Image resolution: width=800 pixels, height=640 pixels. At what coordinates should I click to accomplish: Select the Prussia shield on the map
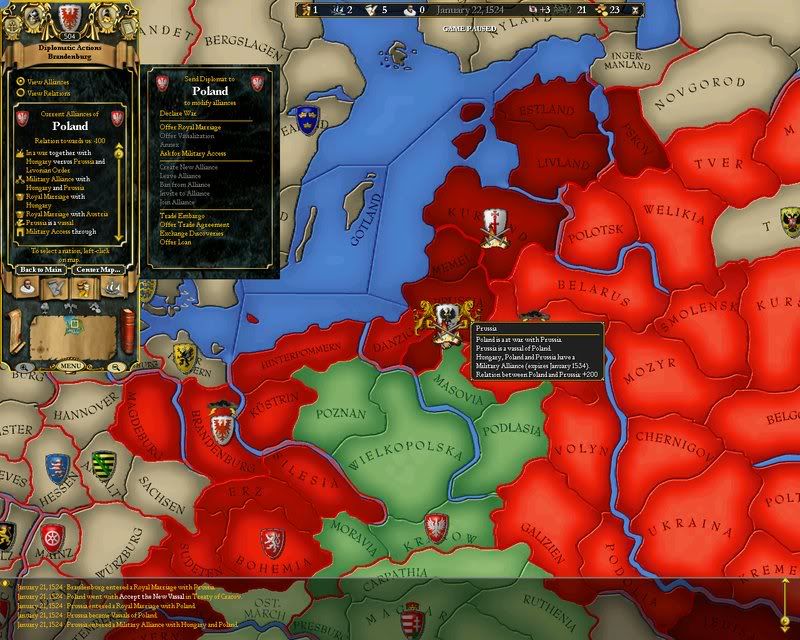pos(445,317)
